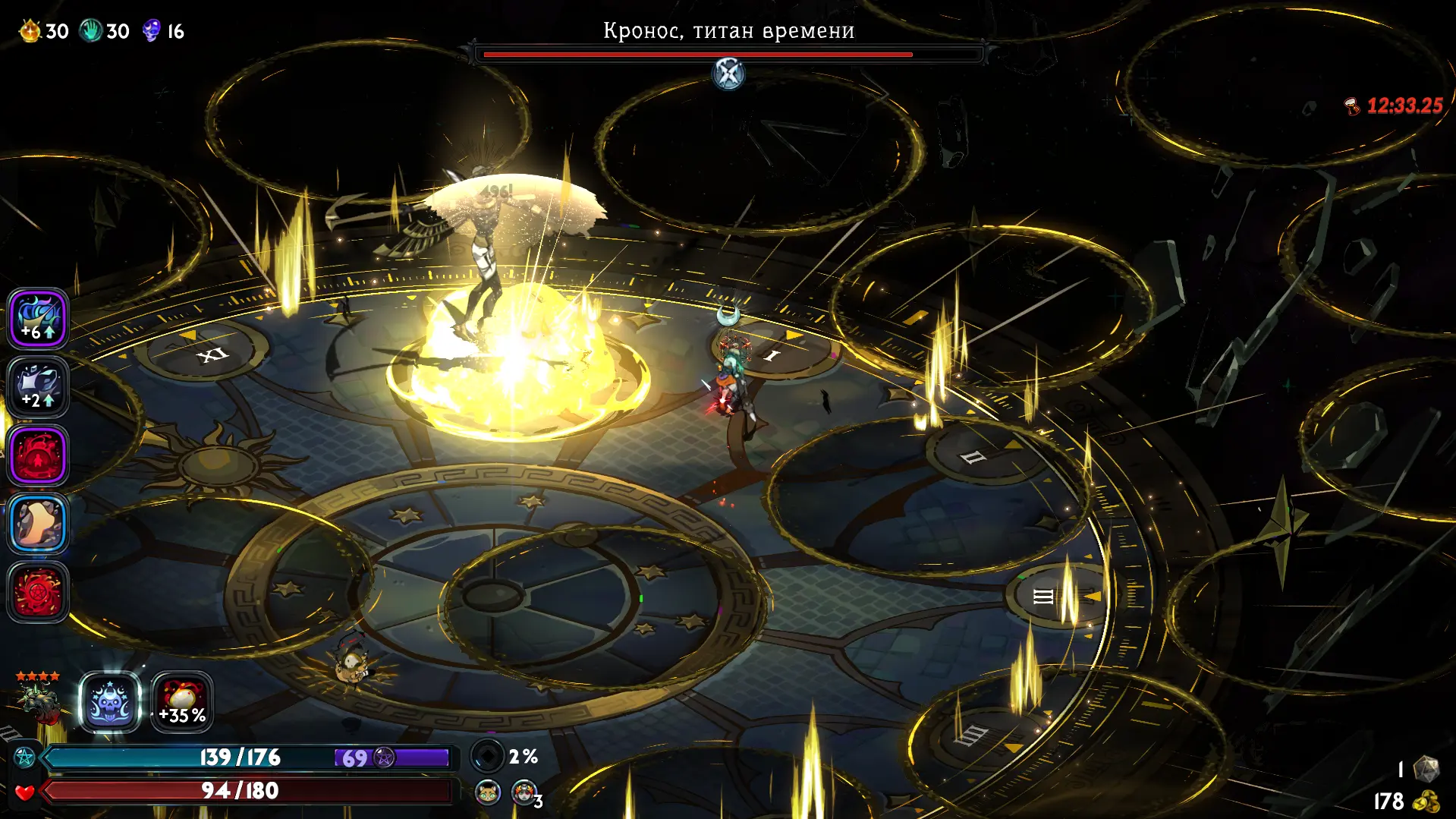Click the death defiance portrait with 3

[524, 792]
